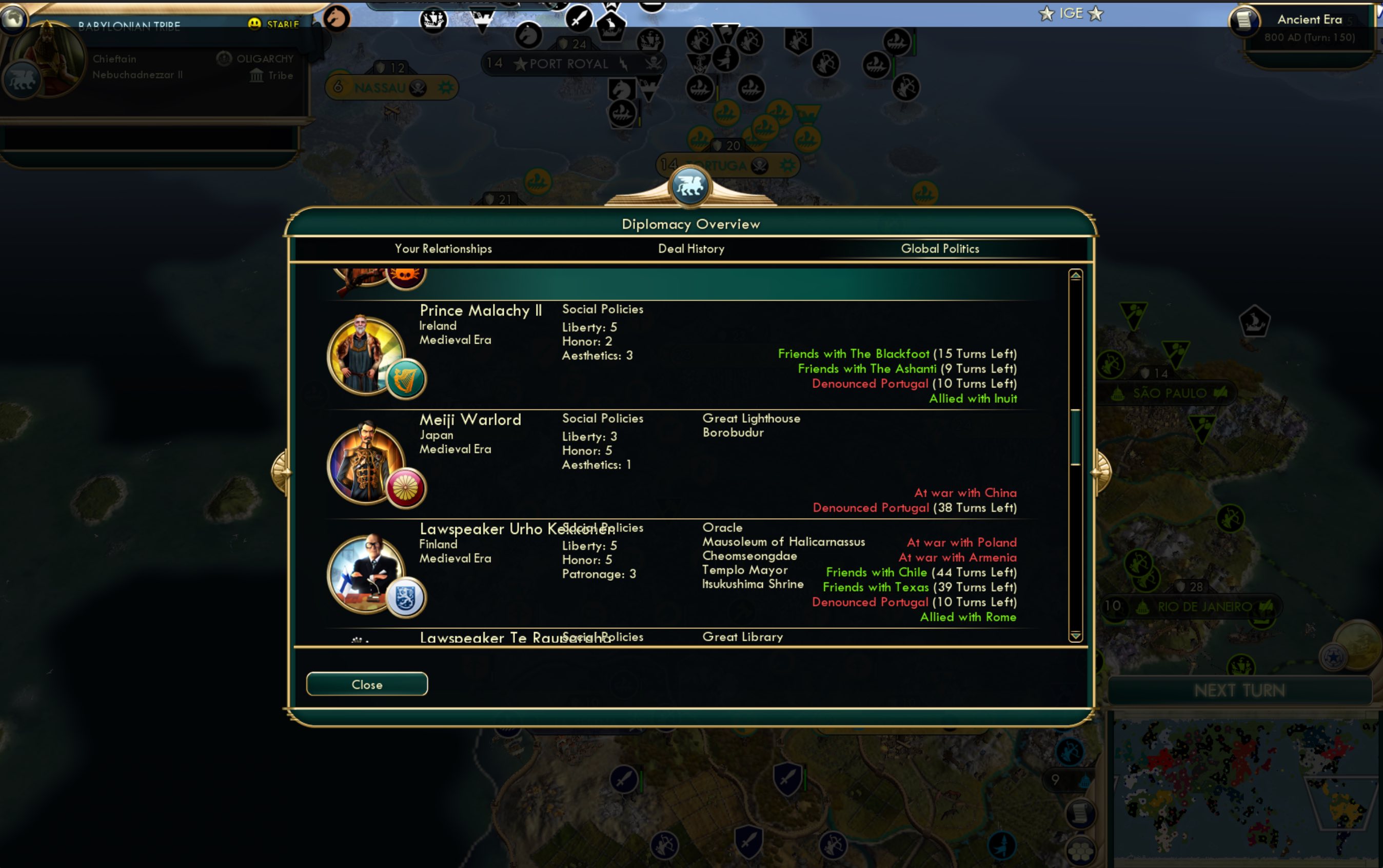Select the Global Politics tab
1383x868 pixels.
point(940,248)
